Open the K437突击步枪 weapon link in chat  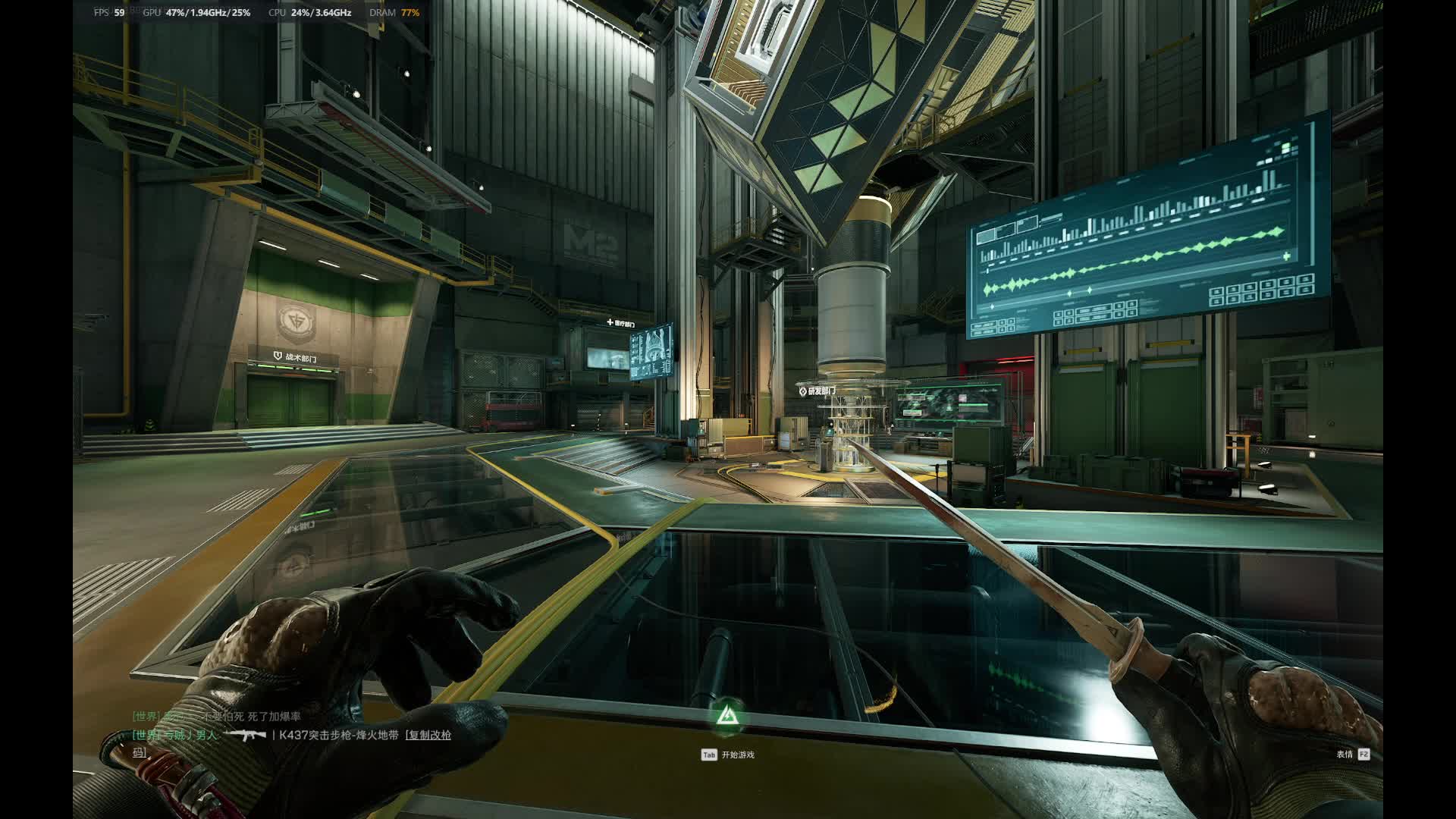[x=338, y=735]
